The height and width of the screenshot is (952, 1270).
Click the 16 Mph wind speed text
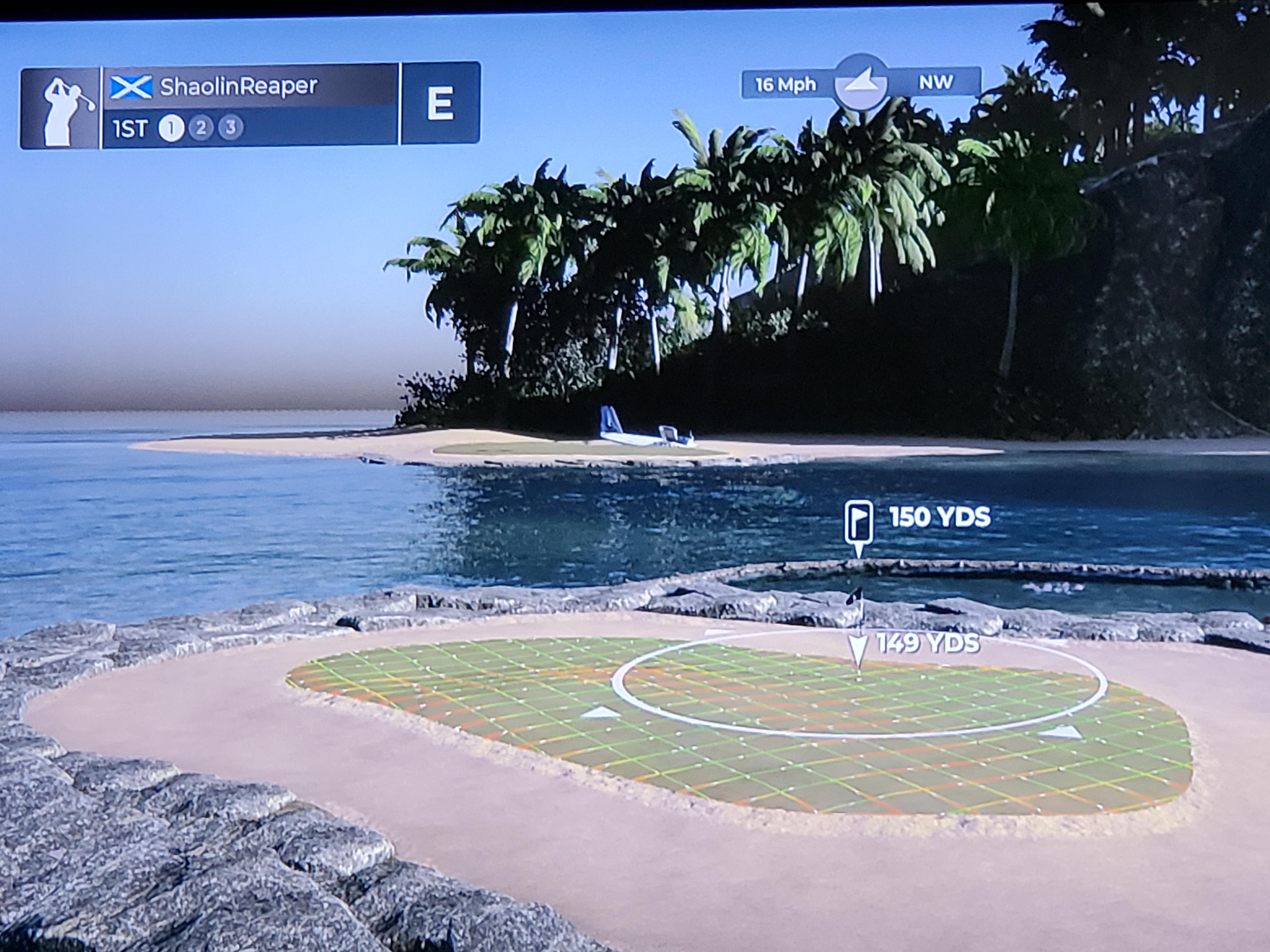pos(786,84)
